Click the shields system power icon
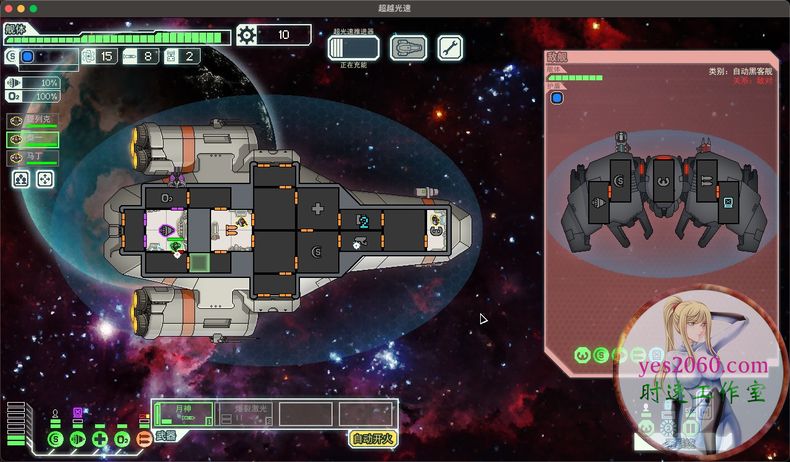The image size is (790, 462). (55, 438)
